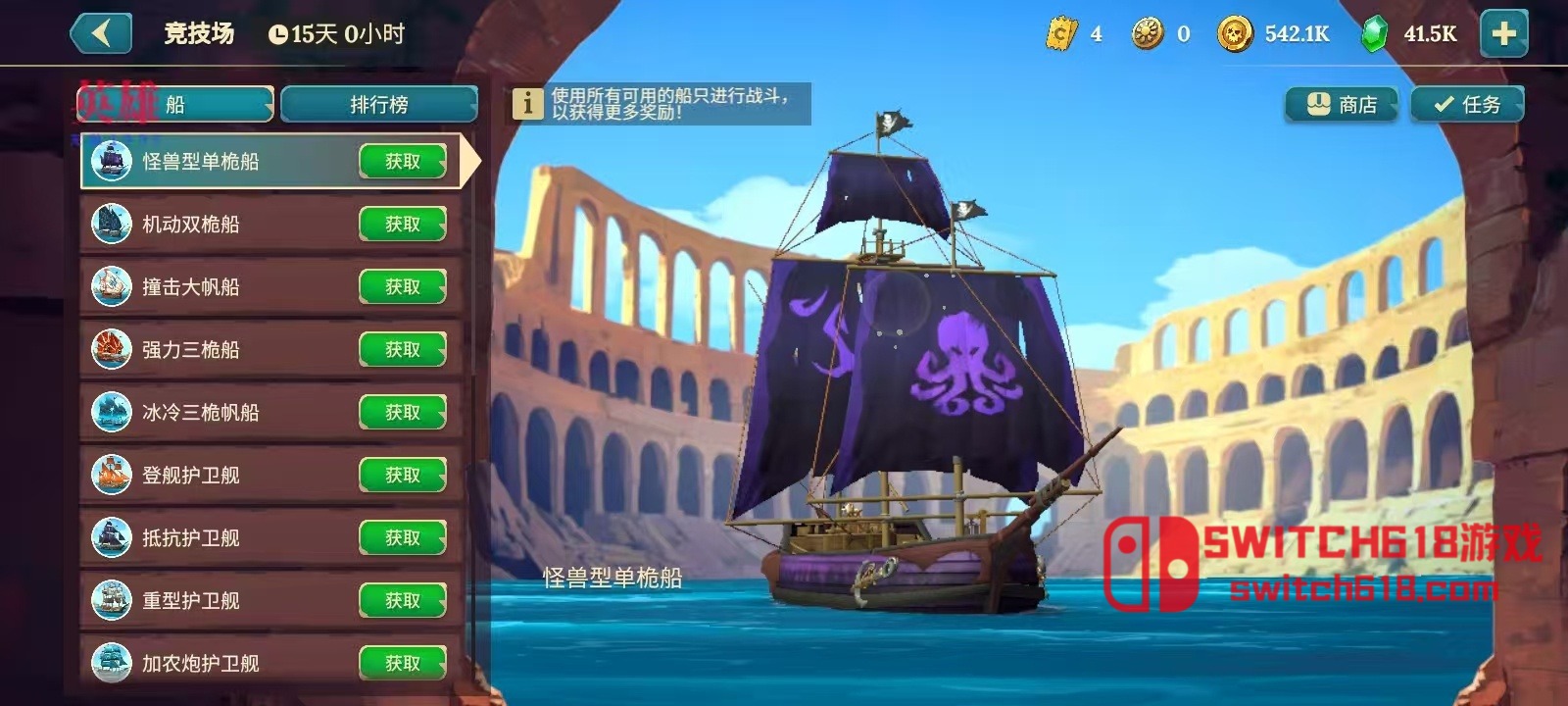
Task: Tap the plus button to buy gems
Action: [x=1505, y=31]
